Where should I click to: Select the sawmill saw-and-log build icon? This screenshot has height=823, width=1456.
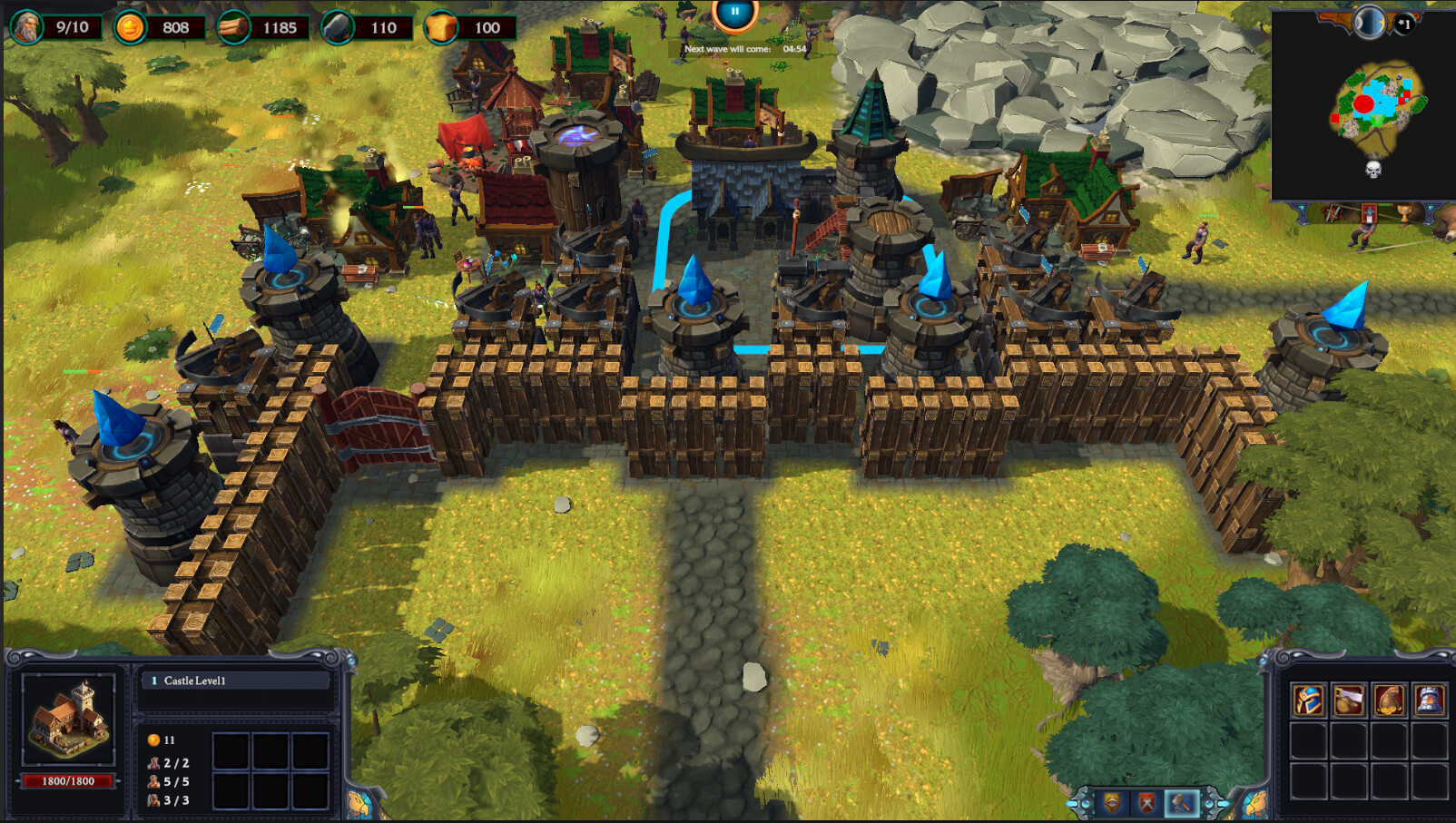(1349, 699)
